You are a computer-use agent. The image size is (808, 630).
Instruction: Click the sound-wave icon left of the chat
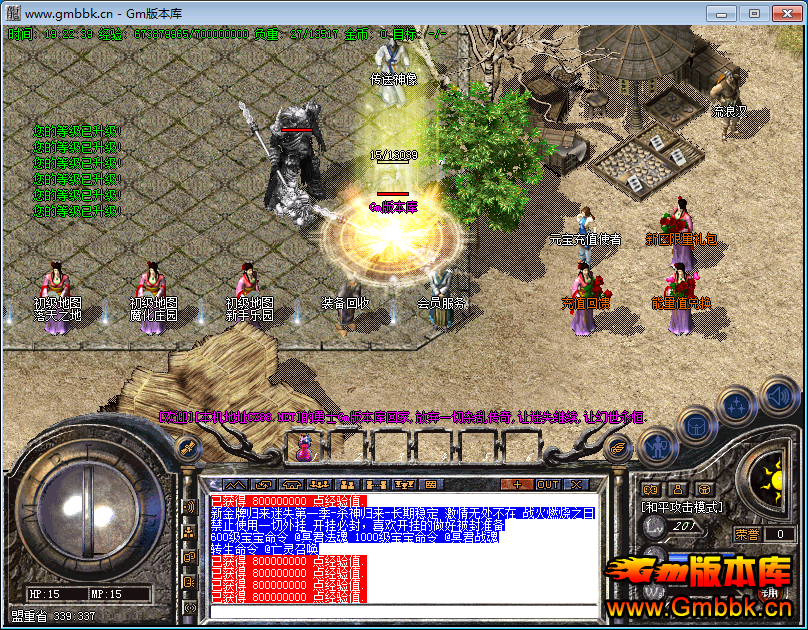[188, 508]
